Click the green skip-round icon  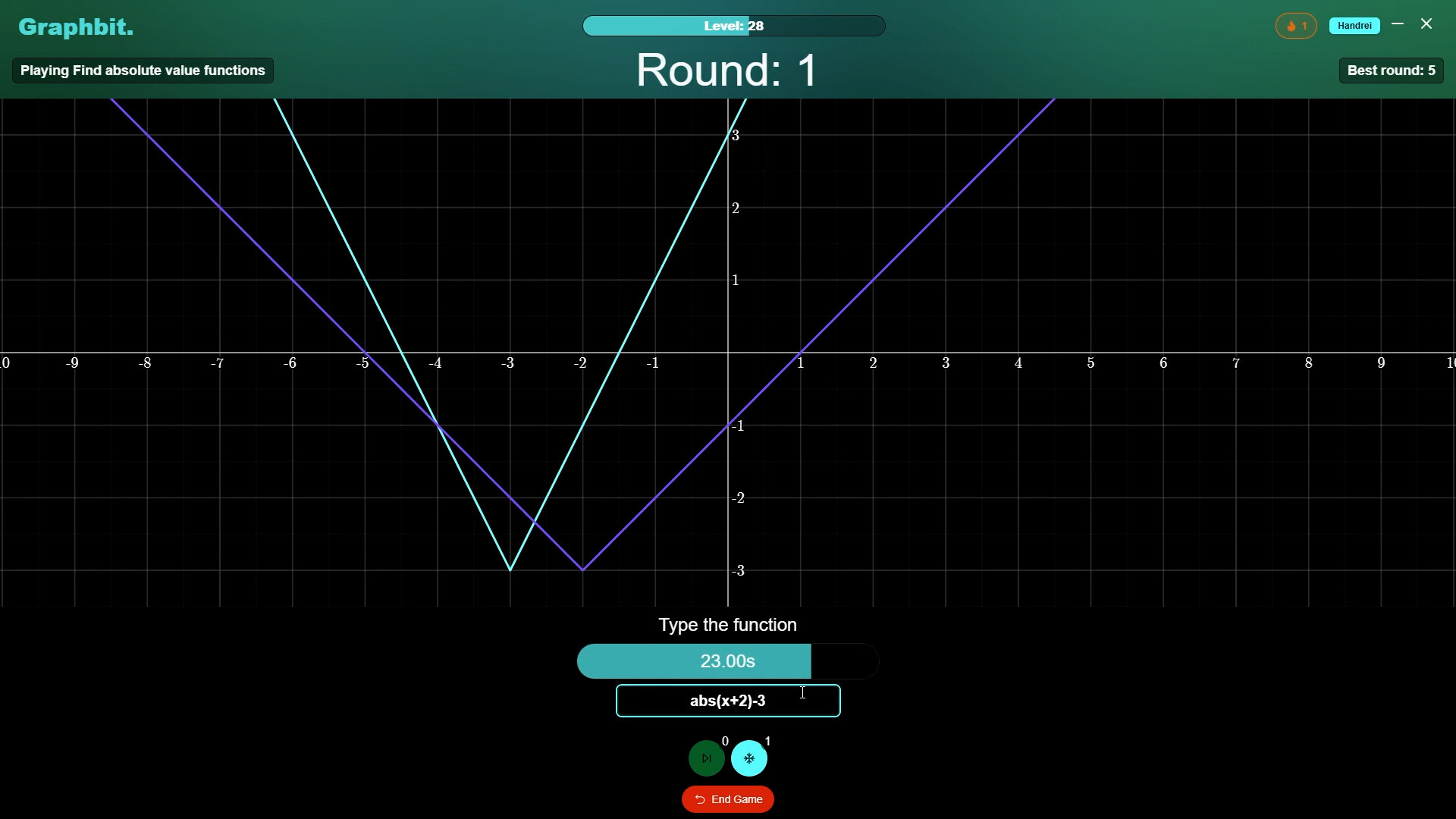click(x=706, y=758)
